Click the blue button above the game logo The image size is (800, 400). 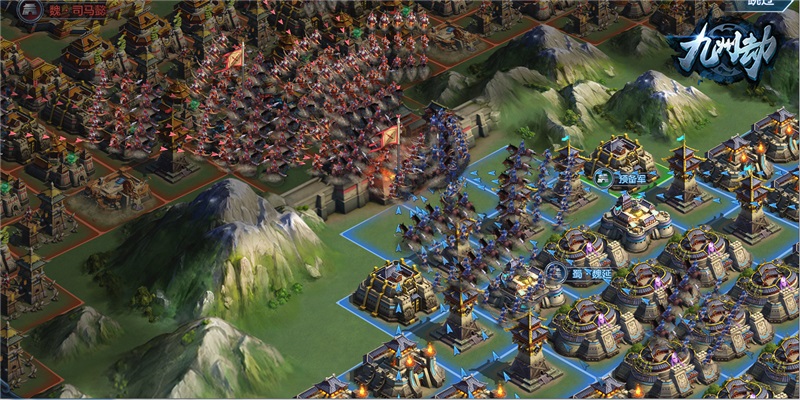pos(763,5)
